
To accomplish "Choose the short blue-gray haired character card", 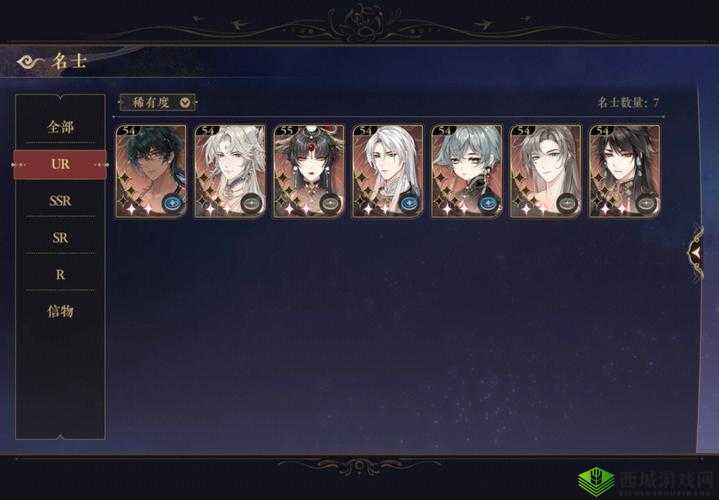I will (466, 171).
